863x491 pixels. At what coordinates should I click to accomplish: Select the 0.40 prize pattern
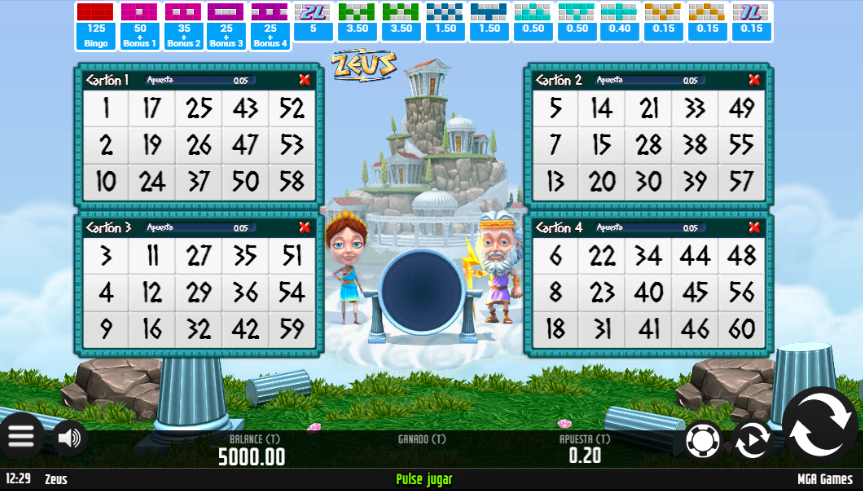coord(620,26)
